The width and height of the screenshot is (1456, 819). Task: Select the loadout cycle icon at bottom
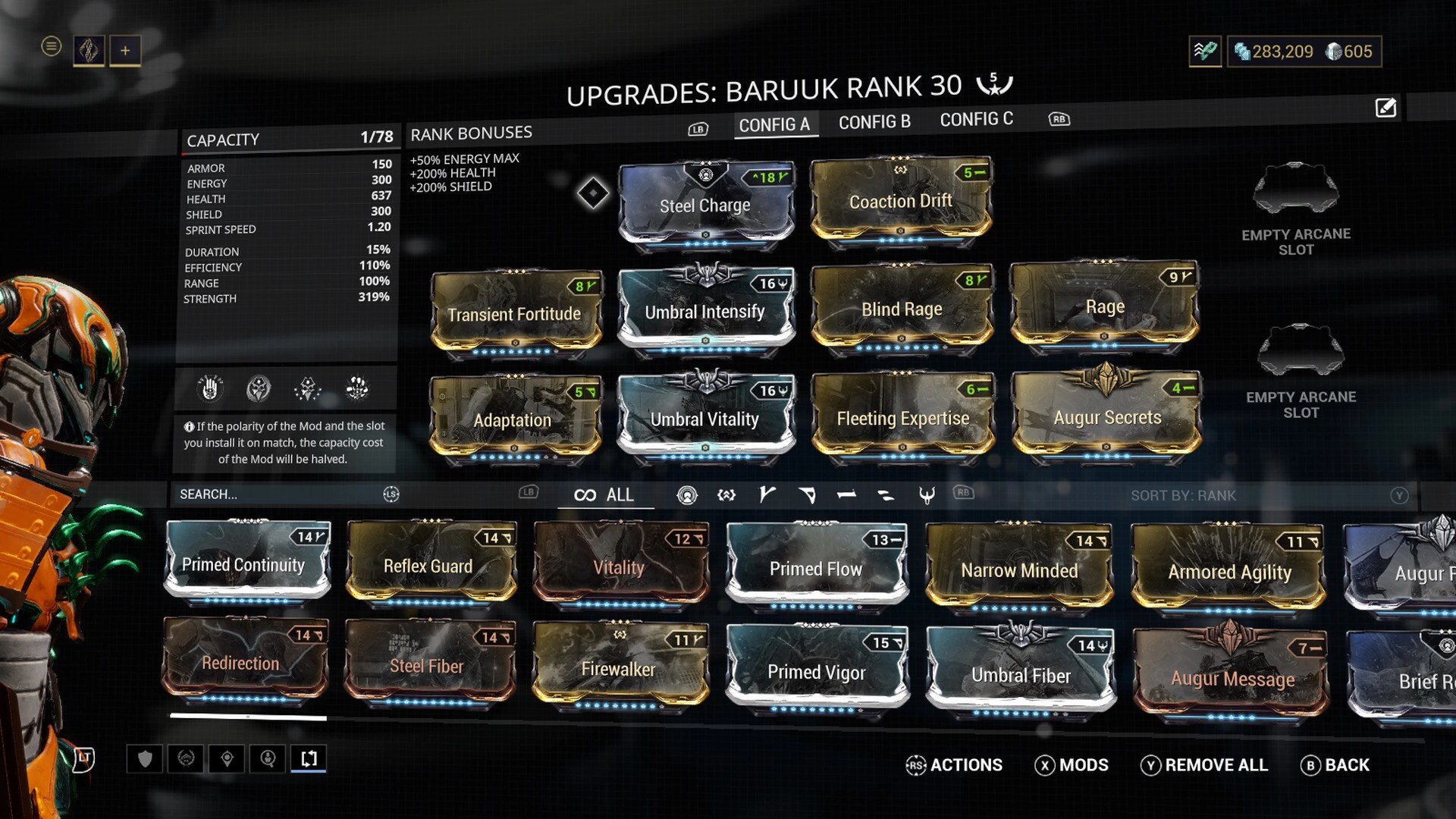tap(308, 758)
